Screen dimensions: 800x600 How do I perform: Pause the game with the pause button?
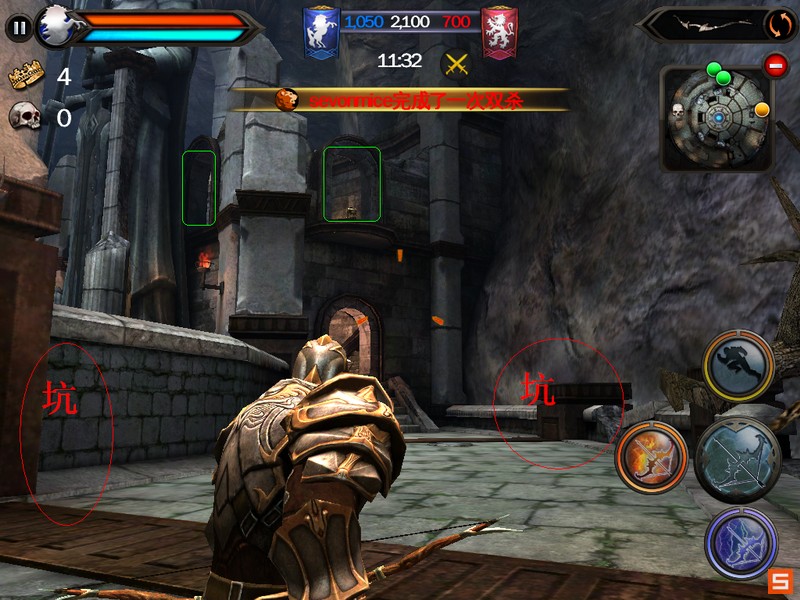click(19, 27)
